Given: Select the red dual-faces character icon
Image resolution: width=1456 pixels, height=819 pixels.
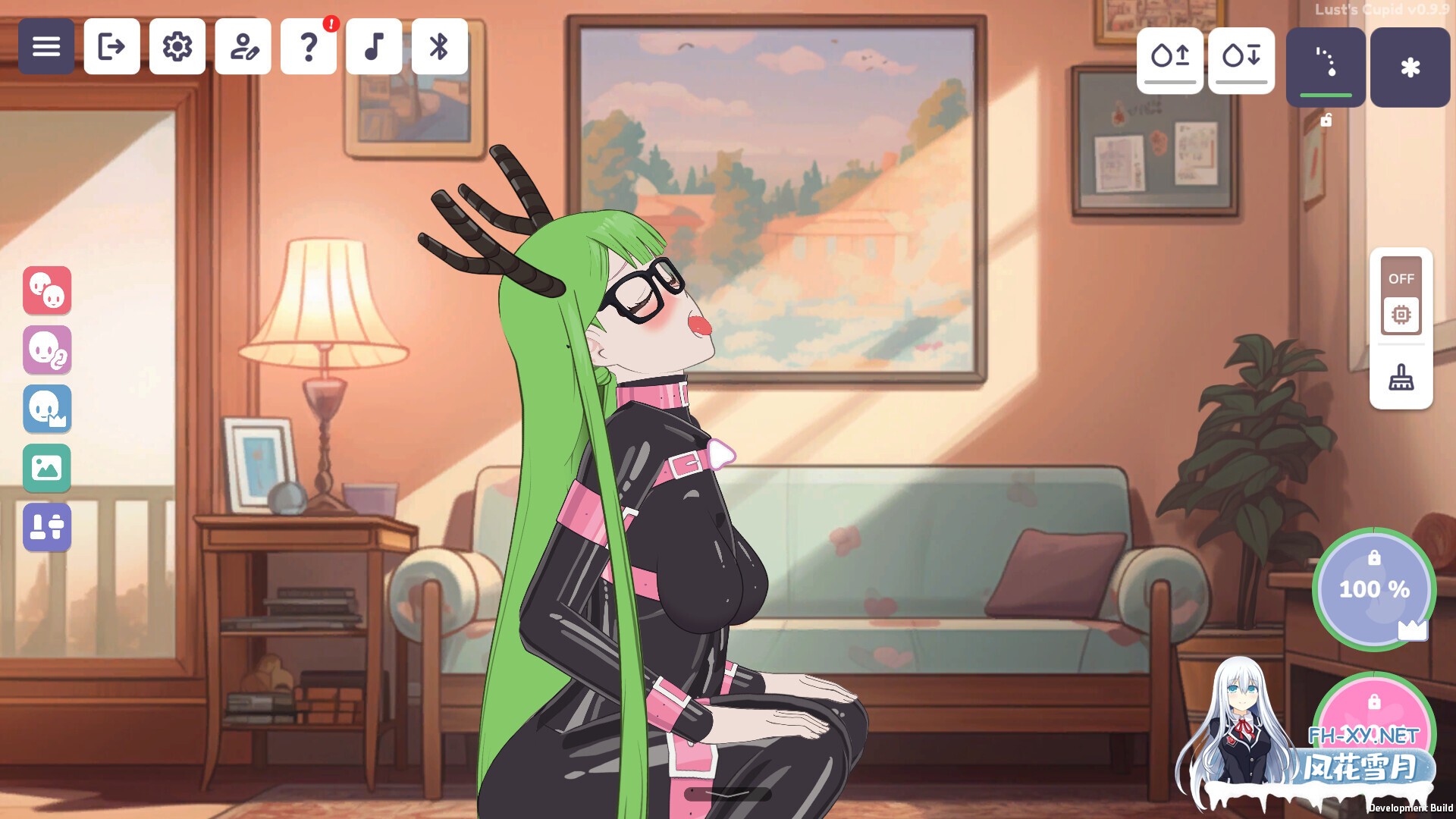Looking at the screenshot, I should click(x=47, y=291).
